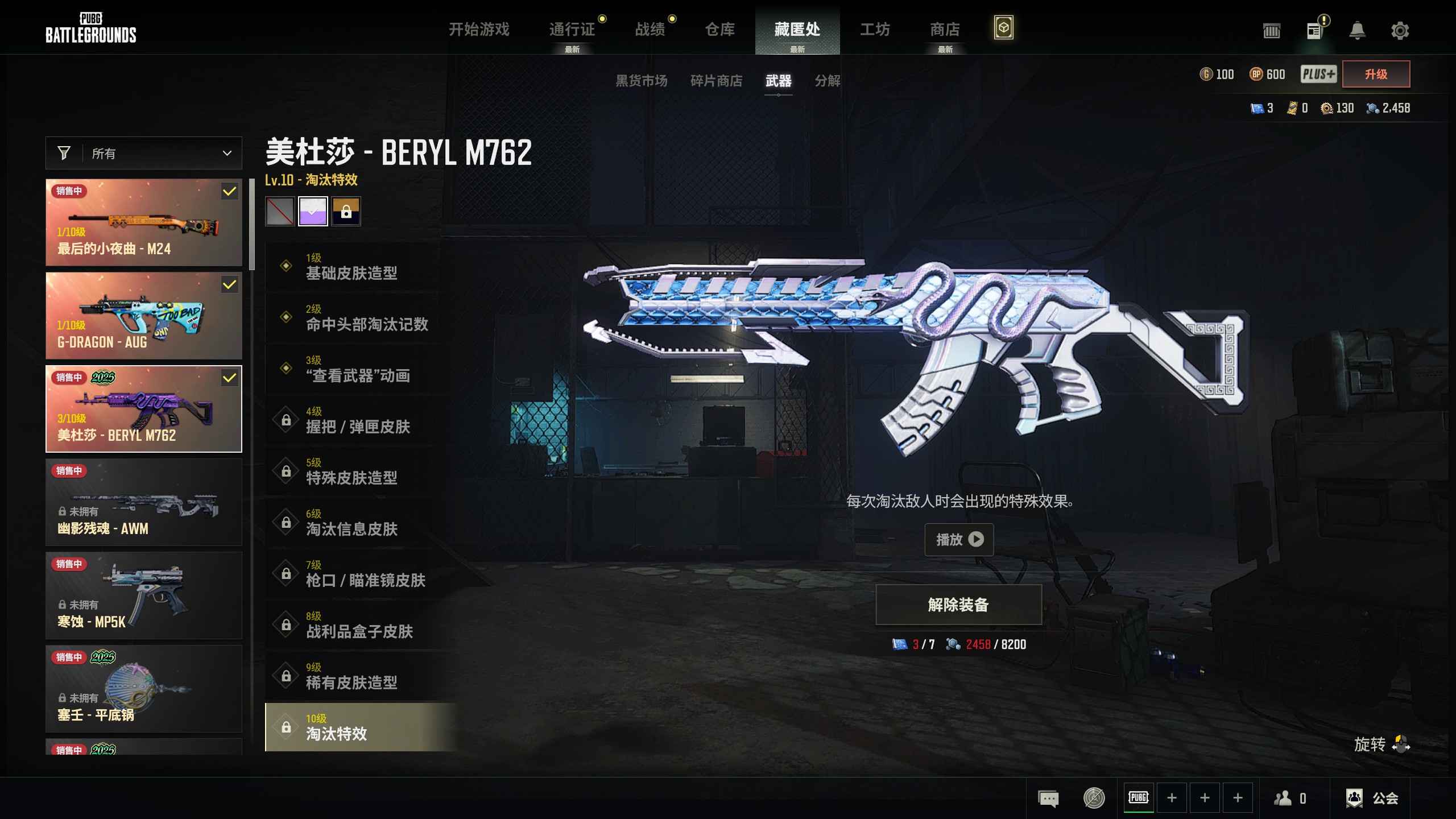Click the 升级 PLUS upgrade button
Screen dimensions: 1456x819
point(1376,74)
